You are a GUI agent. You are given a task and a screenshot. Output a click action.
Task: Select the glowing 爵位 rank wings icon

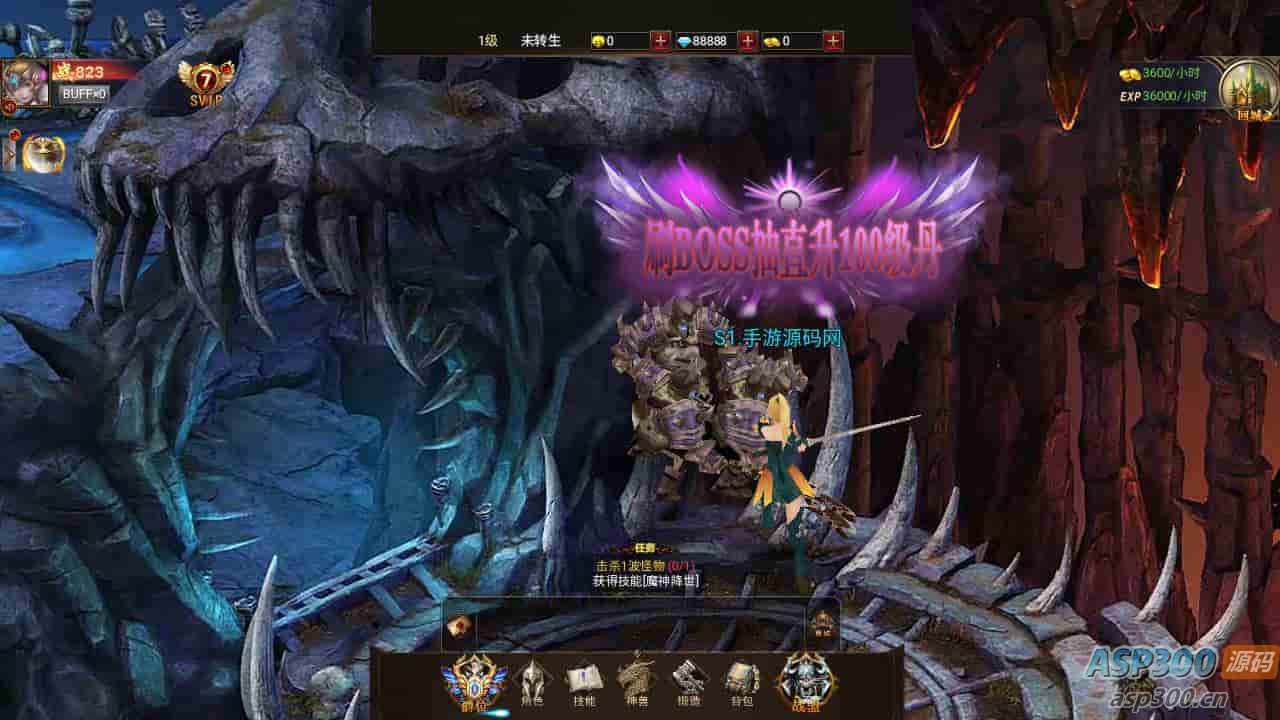472,680
